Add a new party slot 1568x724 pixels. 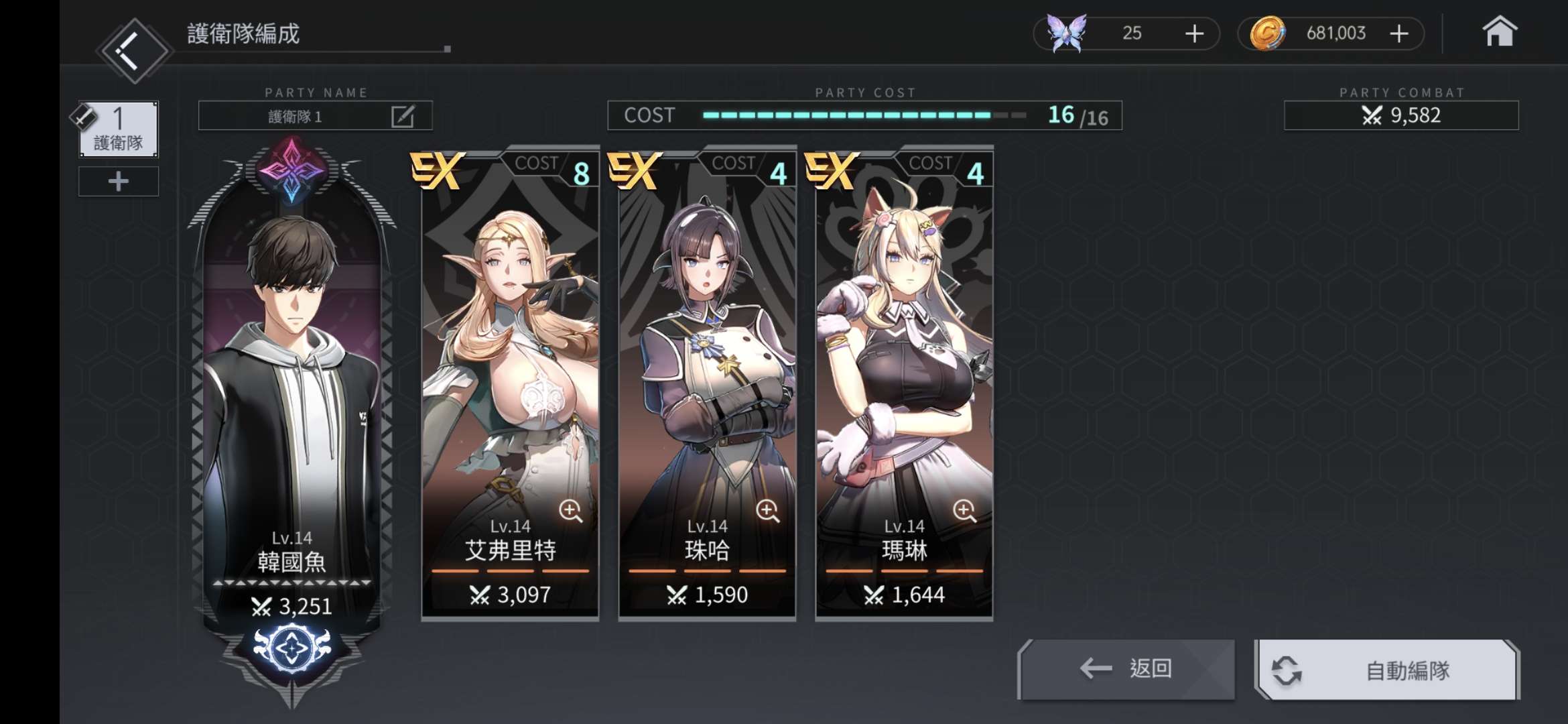coord(119,182)
